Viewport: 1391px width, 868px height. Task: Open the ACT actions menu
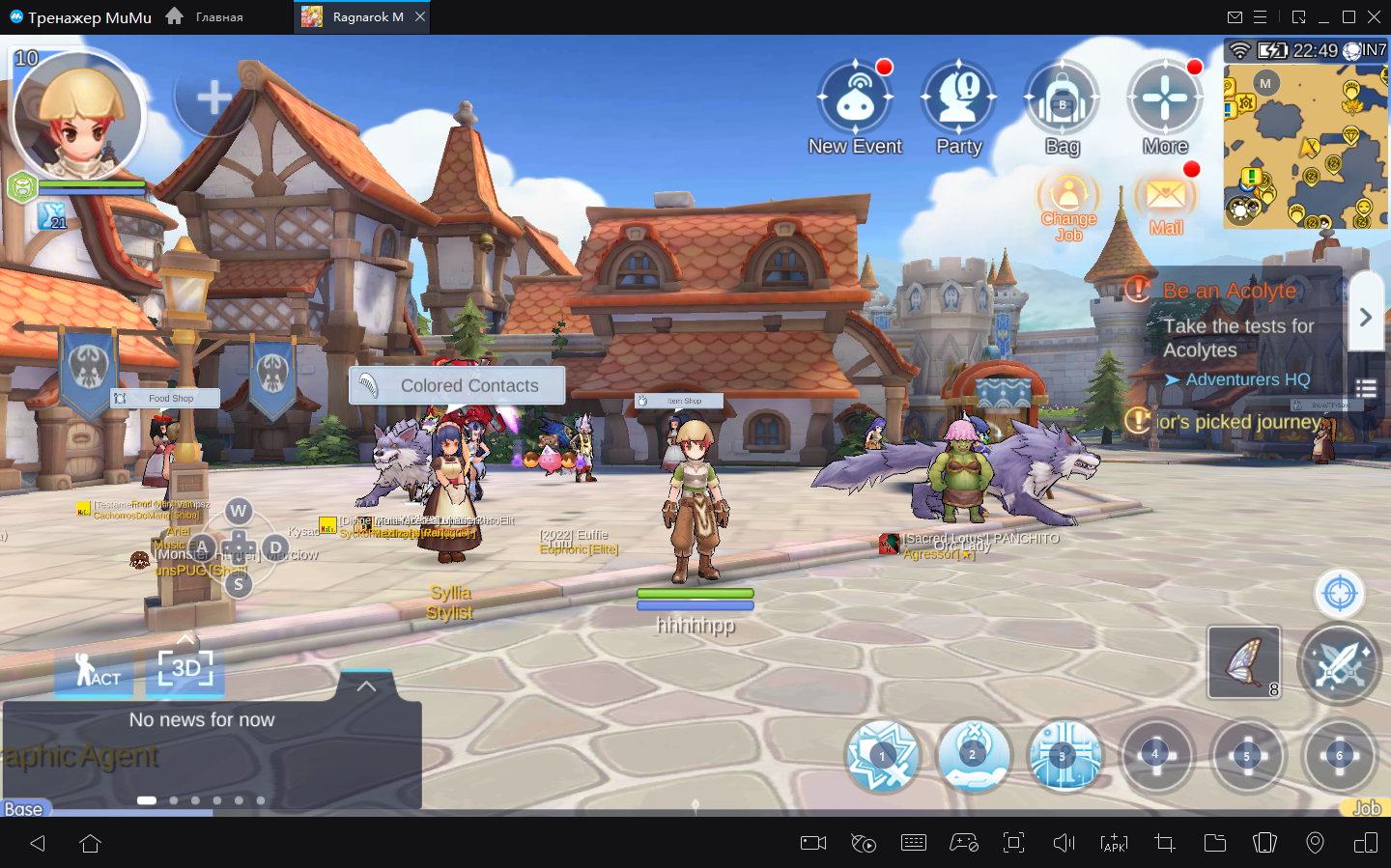pyautogui.click(x=94, y=669)
